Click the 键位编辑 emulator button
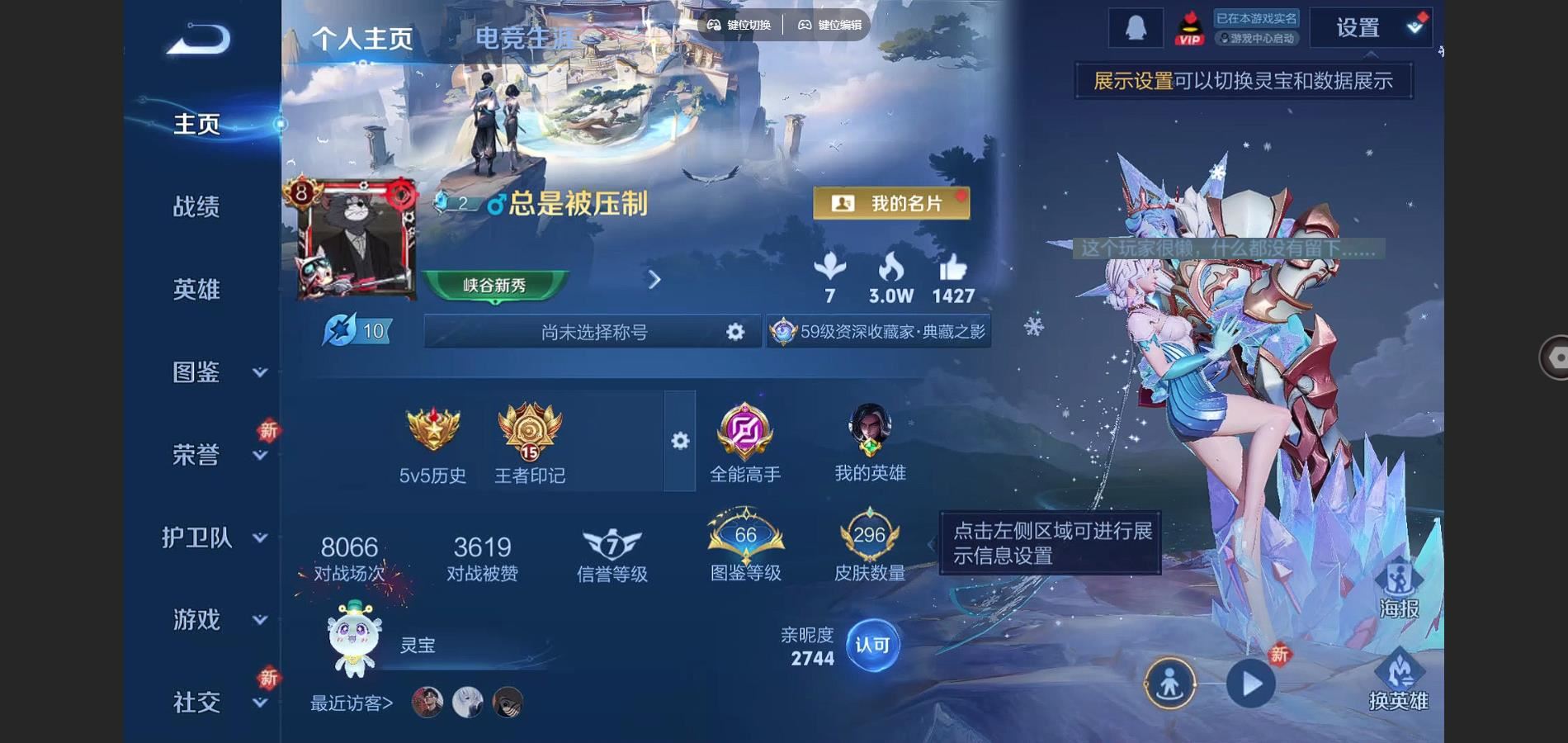 pos(830,25)
